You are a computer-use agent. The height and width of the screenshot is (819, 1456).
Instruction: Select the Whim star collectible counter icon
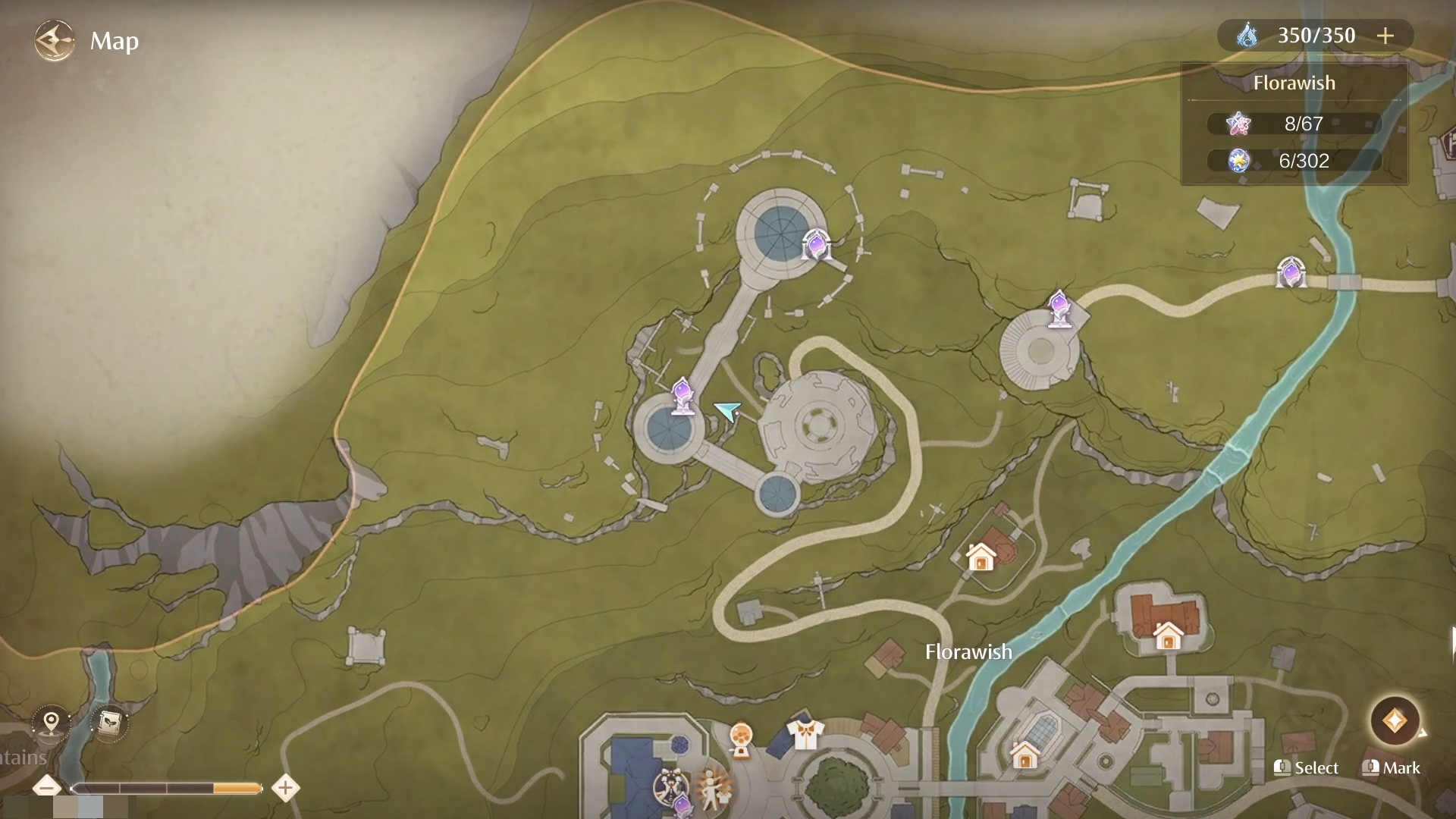[x=1239, y=124]
